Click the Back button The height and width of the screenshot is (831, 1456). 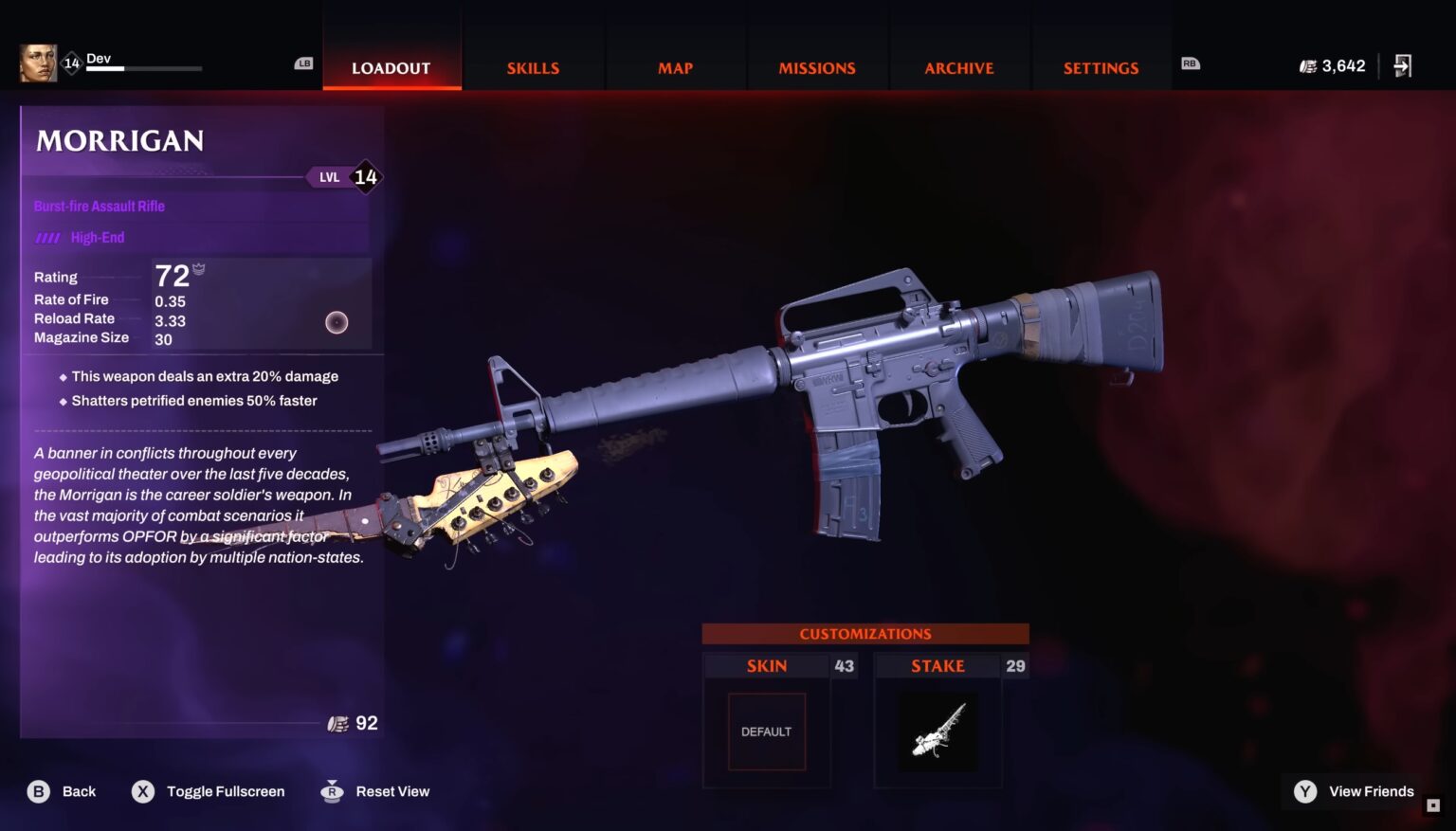(63, 791)
